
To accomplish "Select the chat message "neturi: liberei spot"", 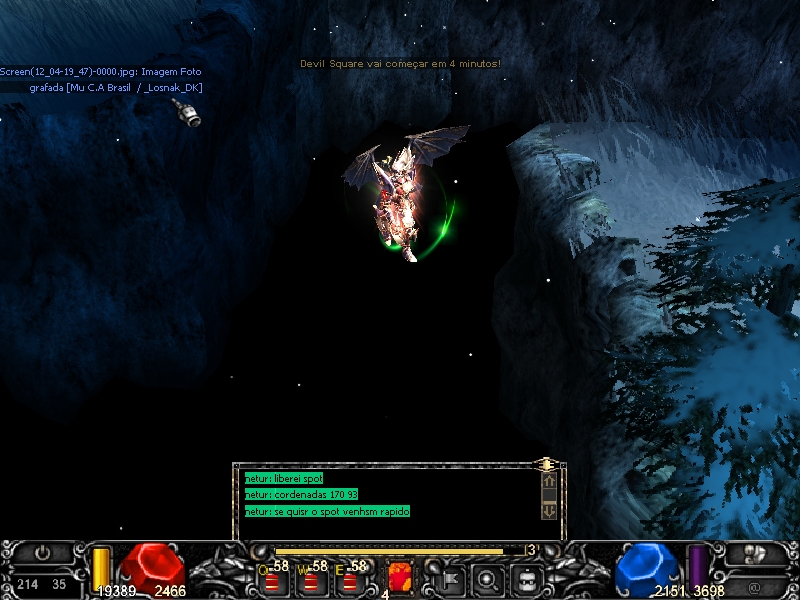I will (284, 479).
